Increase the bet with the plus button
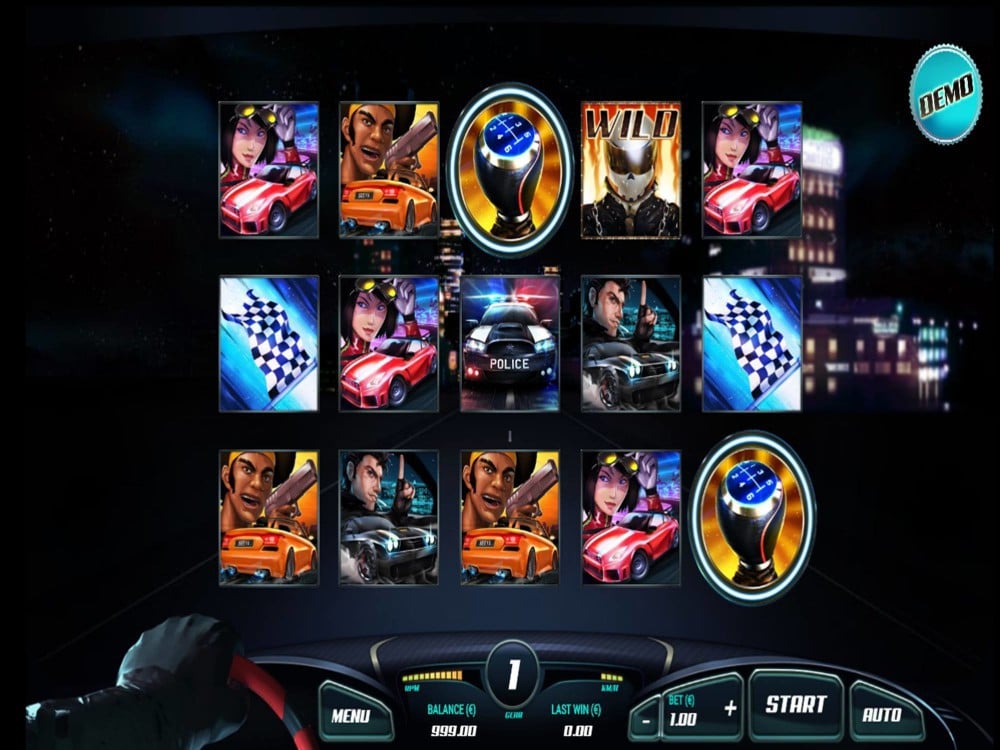The height and width of the screenshot is (750, 1000). pyautogui.click(x=729, y=708)
